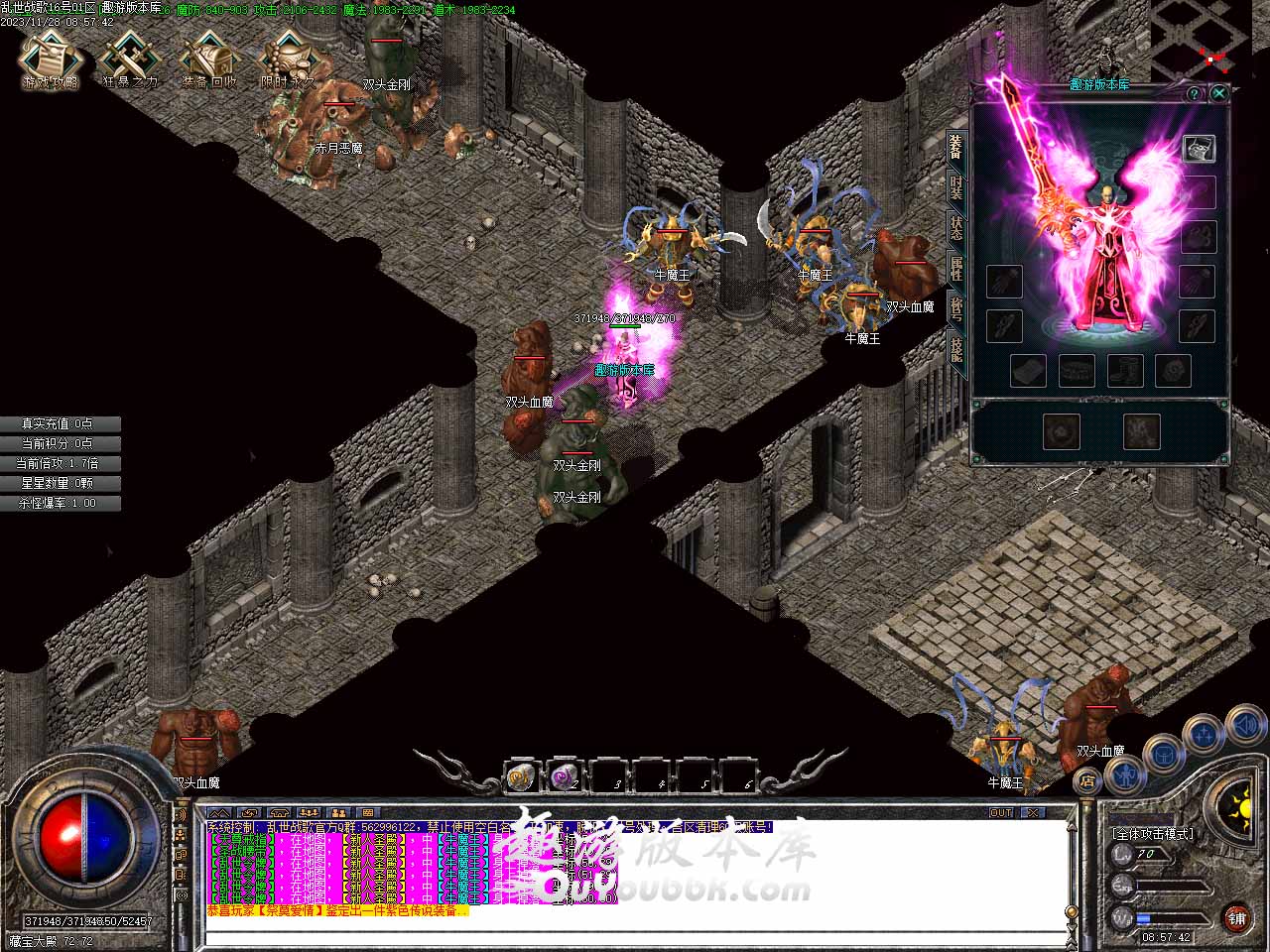
Task: Switch to the 状态 status tab
Action: (955, 226)
